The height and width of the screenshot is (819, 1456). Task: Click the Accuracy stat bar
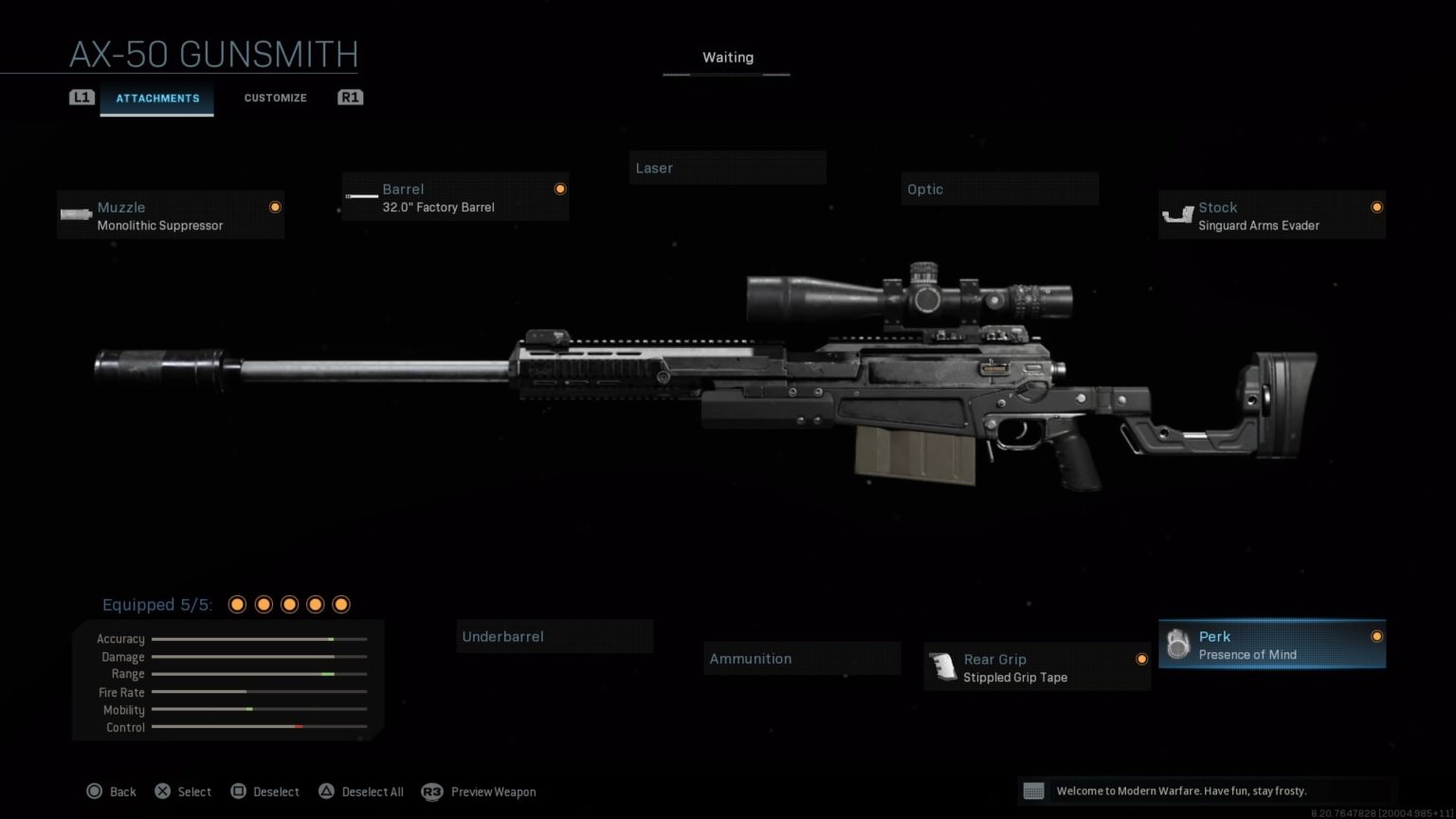click(258, 639)
